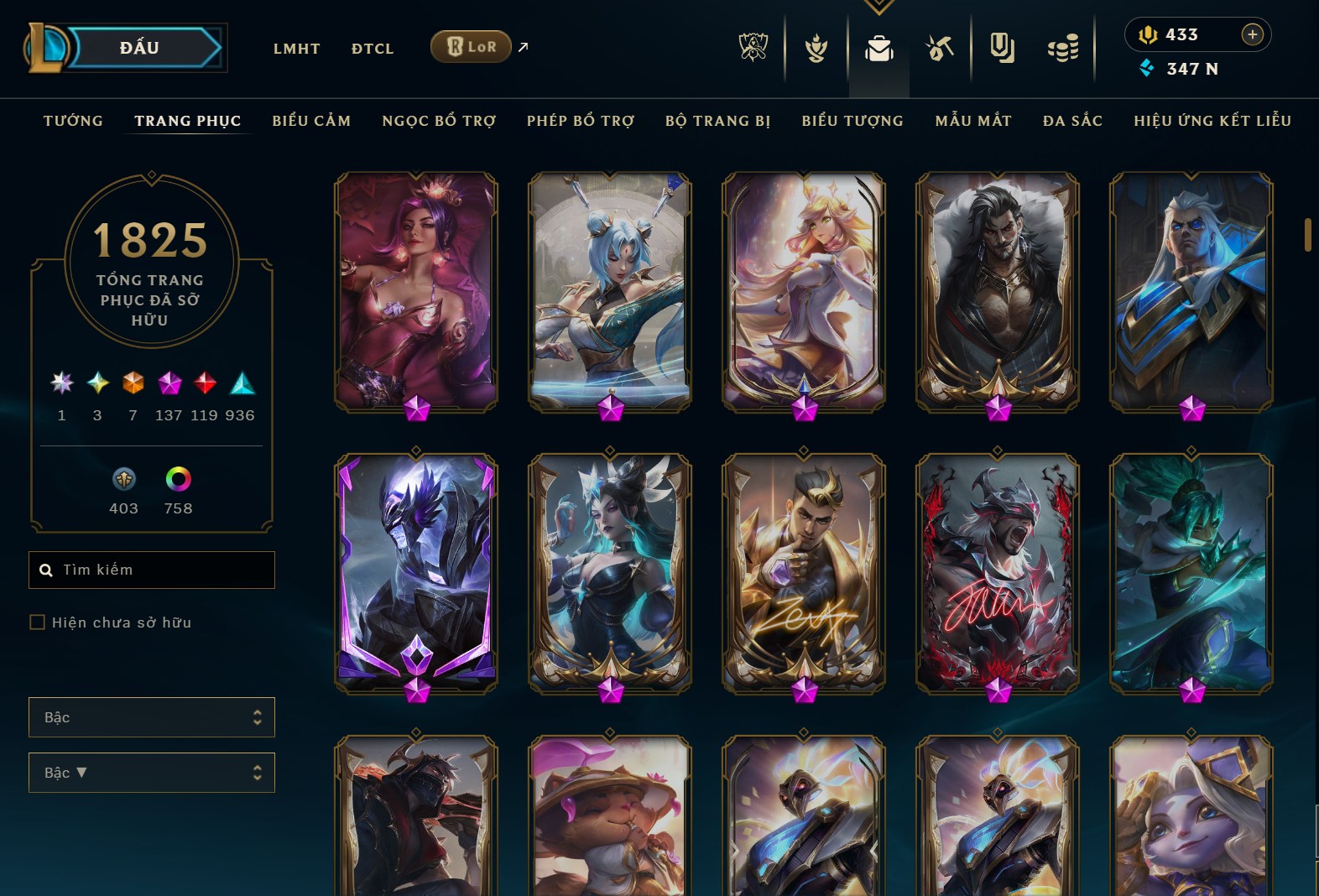Open the crossed hammer crafting icon
This screenshot has width=1319, height=896.
tap(940, 49)
